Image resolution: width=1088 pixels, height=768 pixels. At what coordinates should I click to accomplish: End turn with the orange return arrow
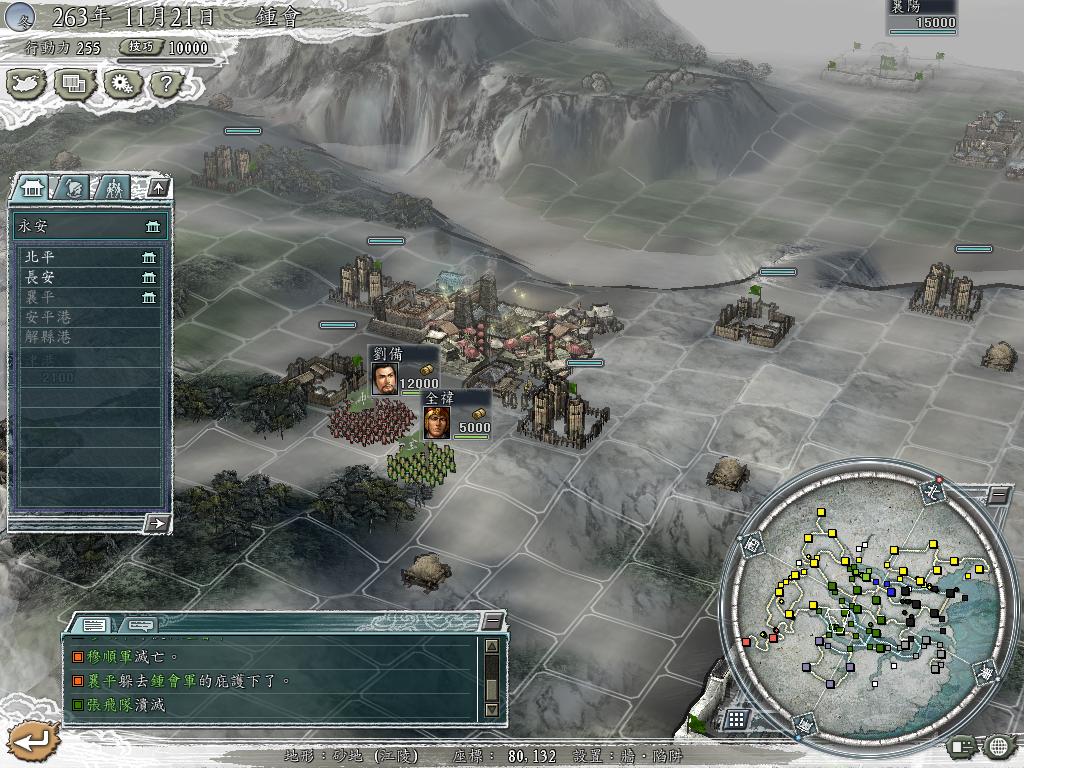pos(34,741)
